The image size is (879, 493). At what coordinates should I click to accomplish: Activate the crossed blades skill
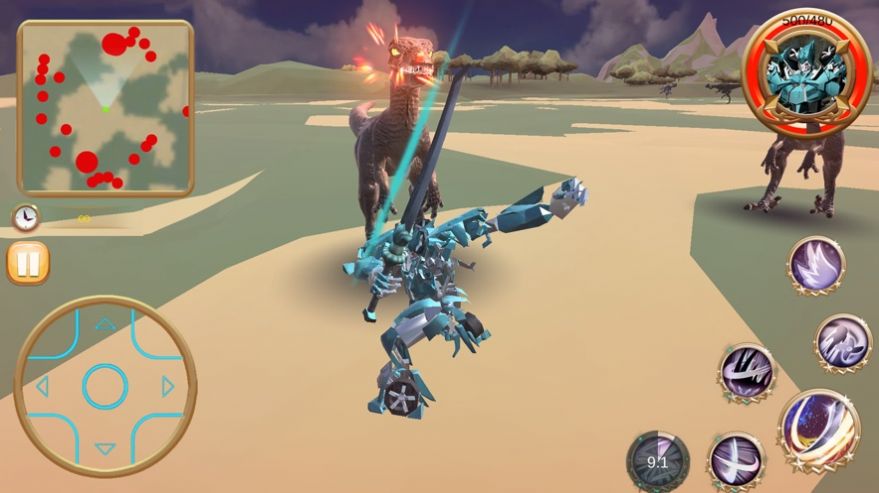737,461
